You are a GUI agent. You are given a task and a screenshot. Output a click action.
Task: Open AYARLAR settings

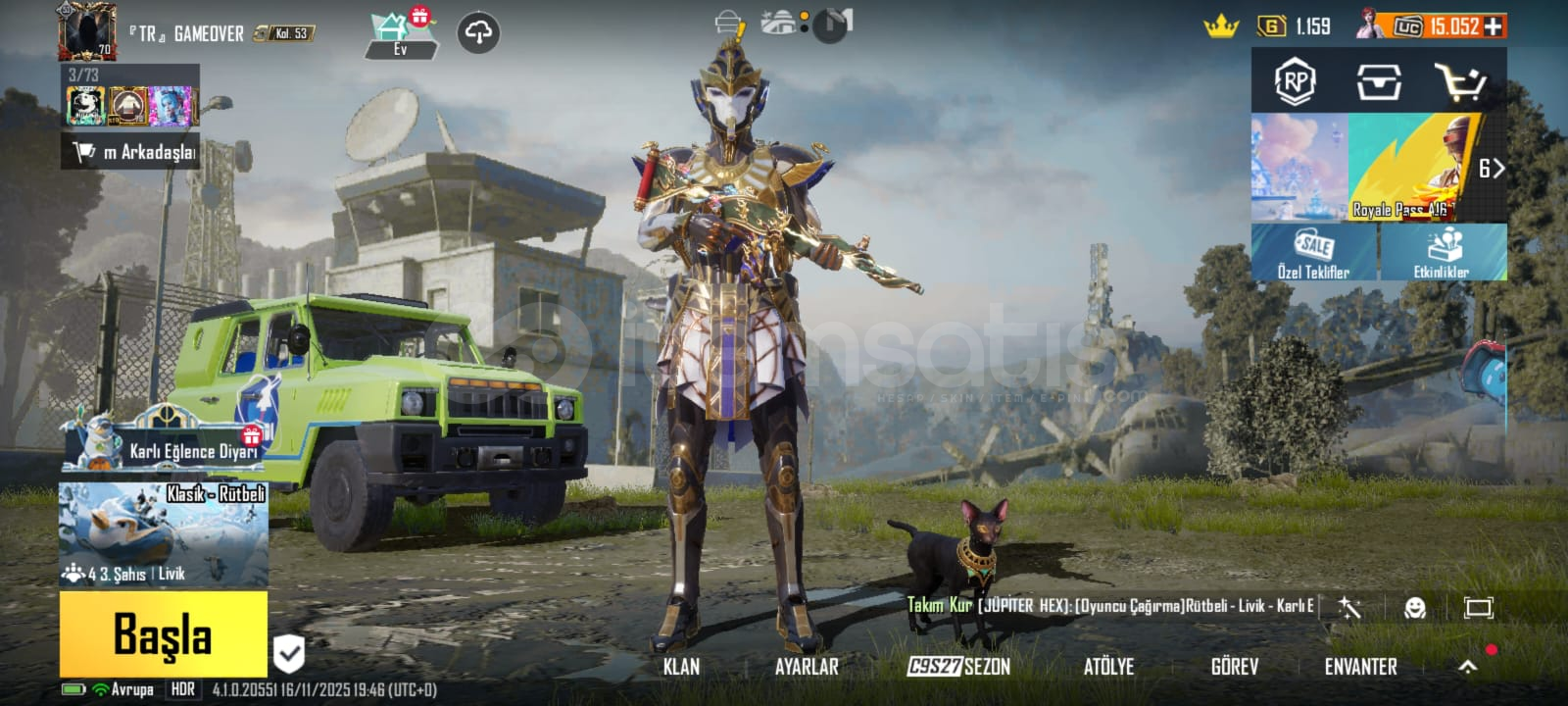[807, 667]
